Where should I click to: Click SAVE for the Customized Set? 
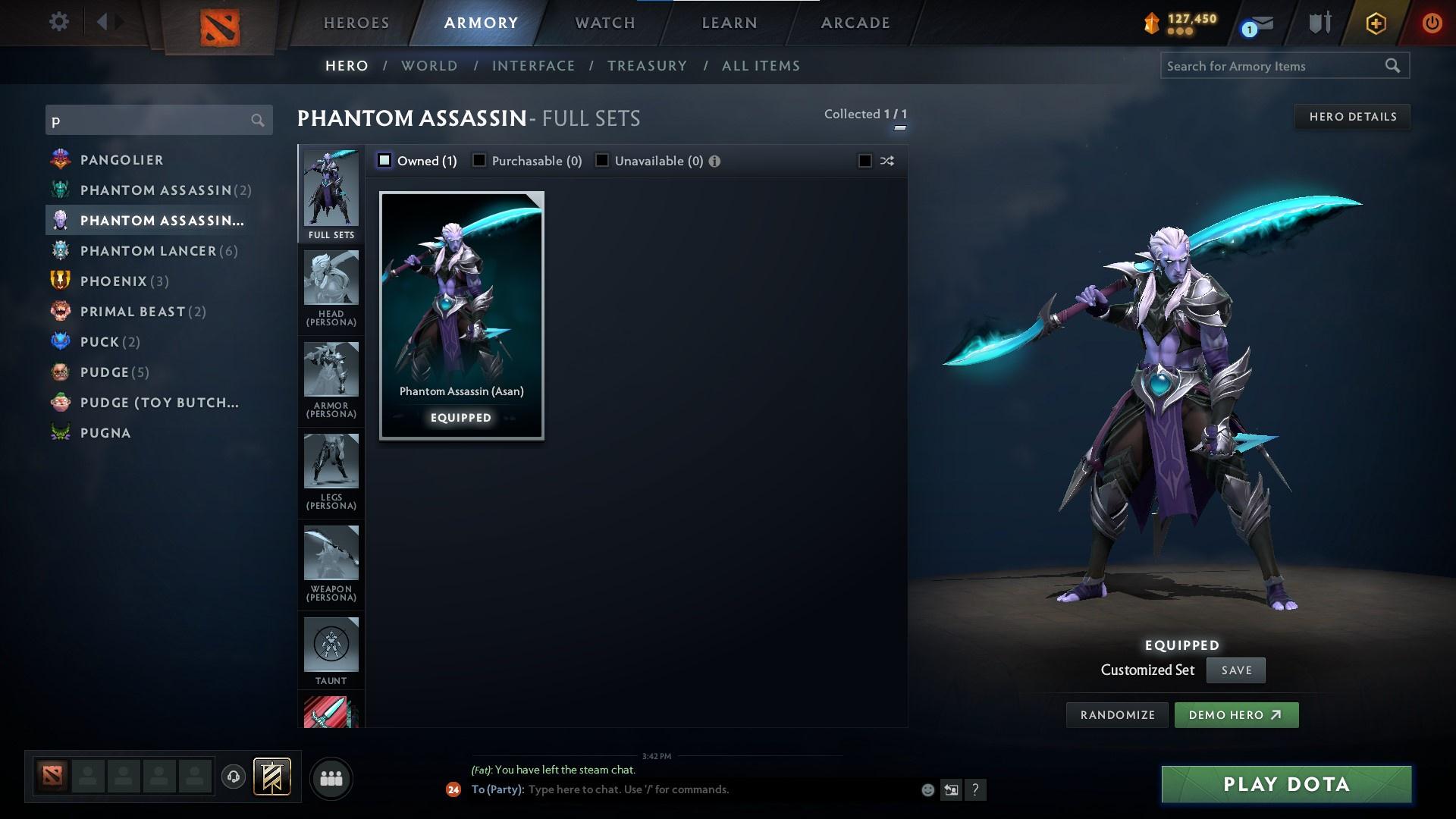(1235, 670)
